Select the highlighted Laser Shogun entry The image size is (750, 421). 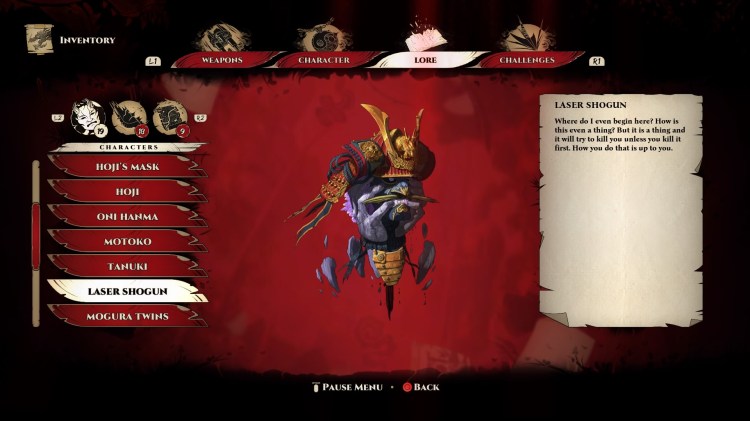[125, 291]
